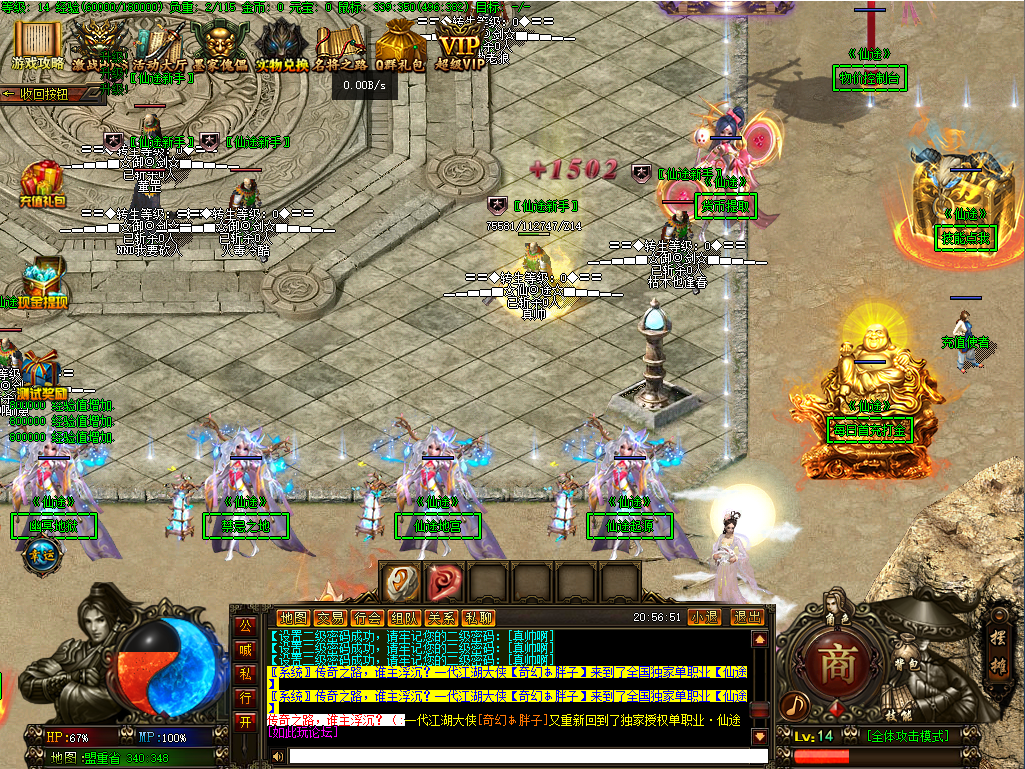The height and width of the screenshot is (769, 1025).
Task: Open the 超级VIP menu
Action: tap(462, 46)
